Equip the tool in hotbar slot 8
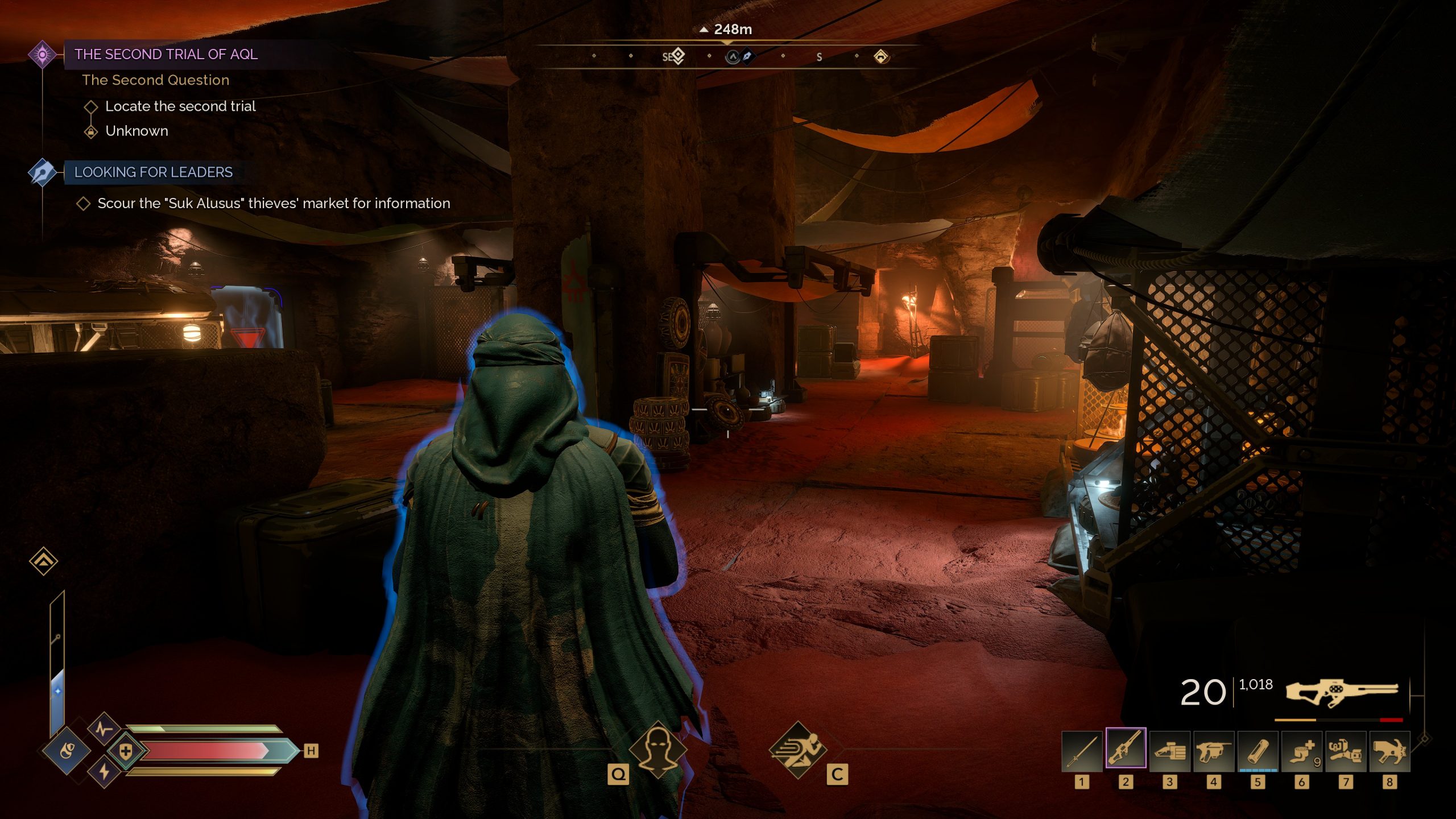Image resolution: width=1456 pixels, height=819 pixels. point(1389,751)
